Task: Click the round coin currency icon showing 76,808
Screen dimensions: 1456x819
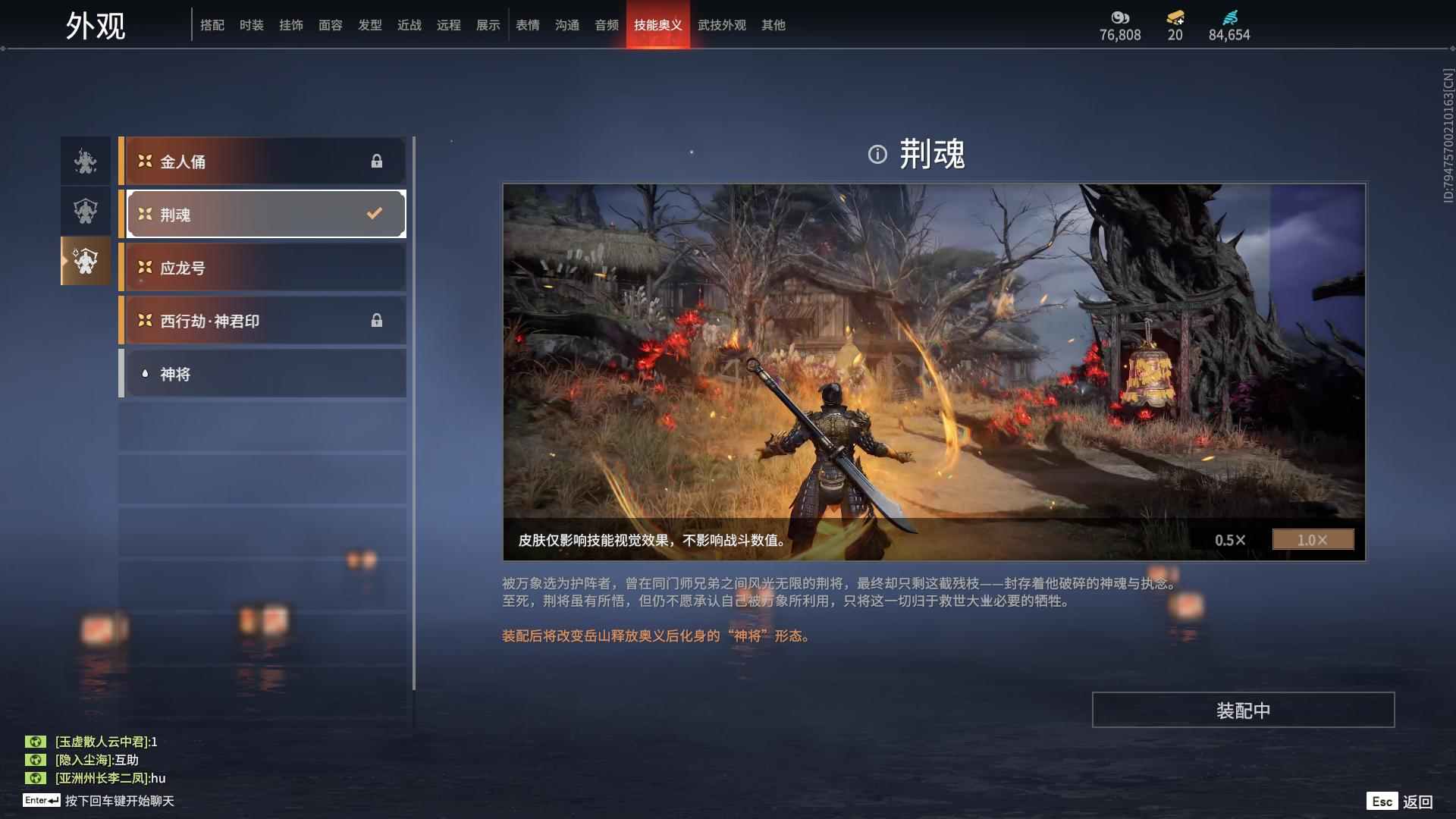Action: coord(1120,19)
